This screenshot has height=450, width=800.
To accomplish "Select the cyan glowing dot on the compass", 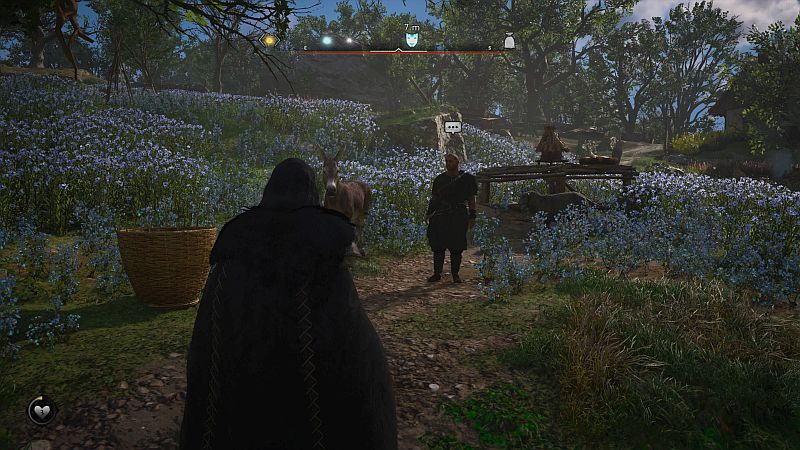I will coord(326,41).
